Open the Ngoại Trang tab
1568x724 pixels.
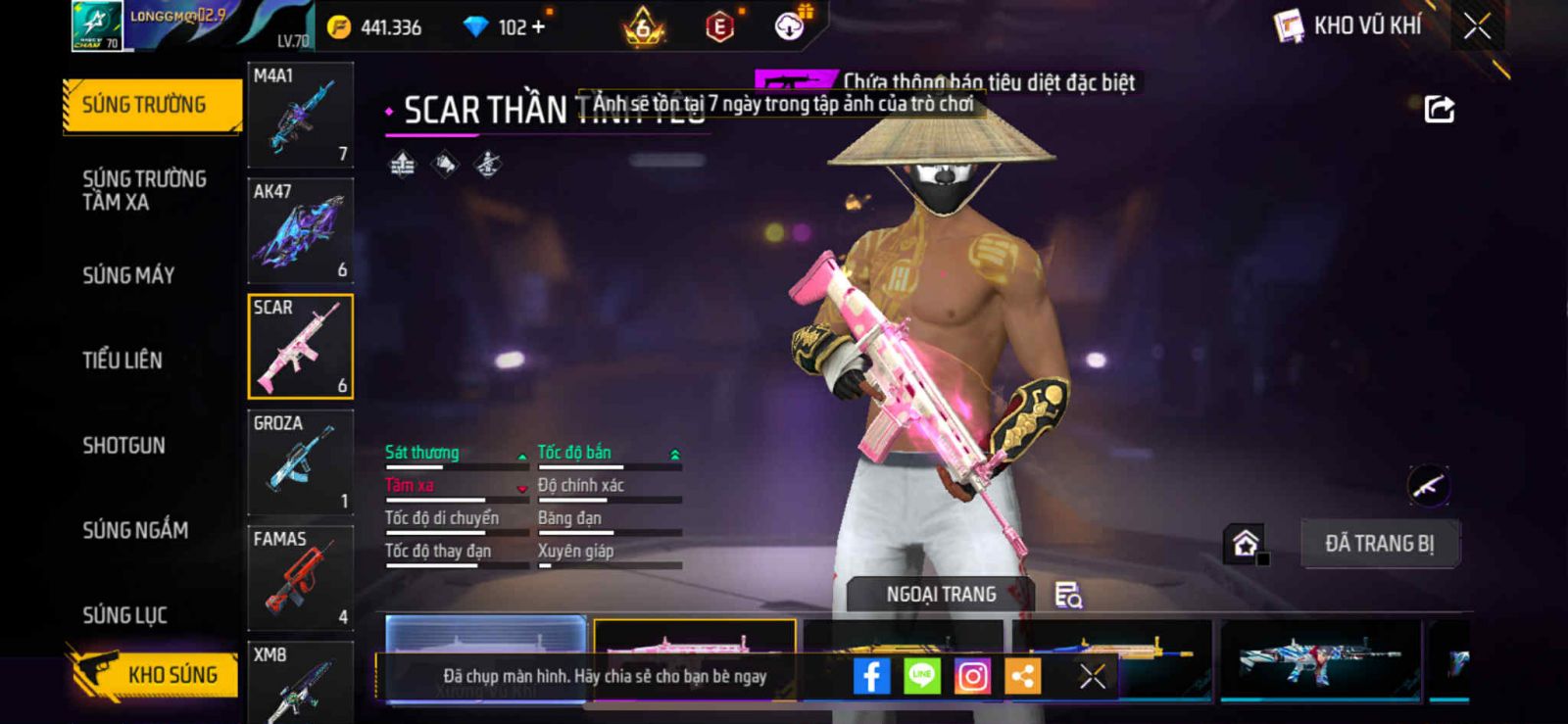941,595
